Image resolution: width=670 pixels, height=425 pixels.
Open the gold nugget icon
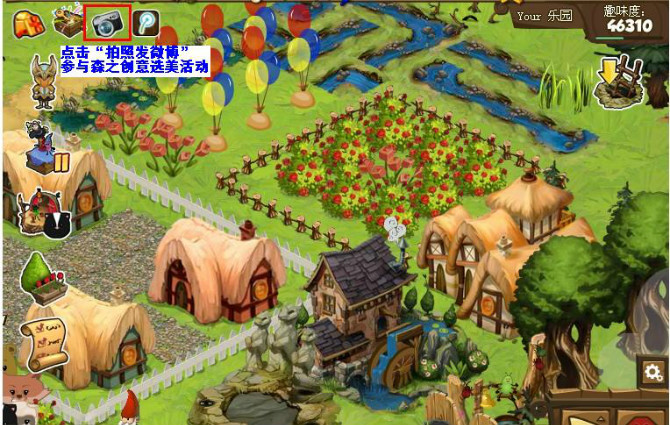pos(27,21)
